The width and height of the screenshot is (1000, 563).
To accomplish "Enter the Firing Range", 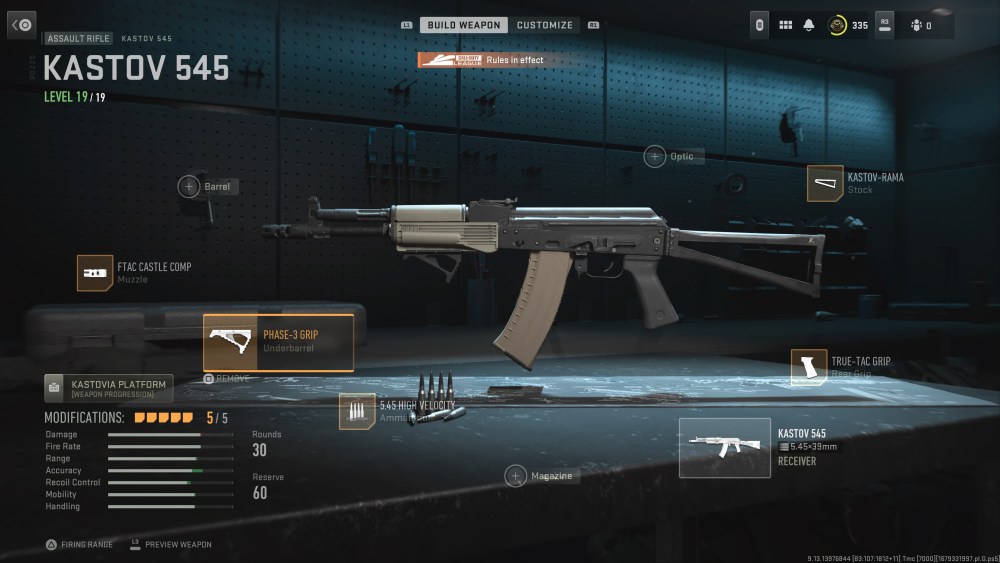I will click(x=78, y=545).
